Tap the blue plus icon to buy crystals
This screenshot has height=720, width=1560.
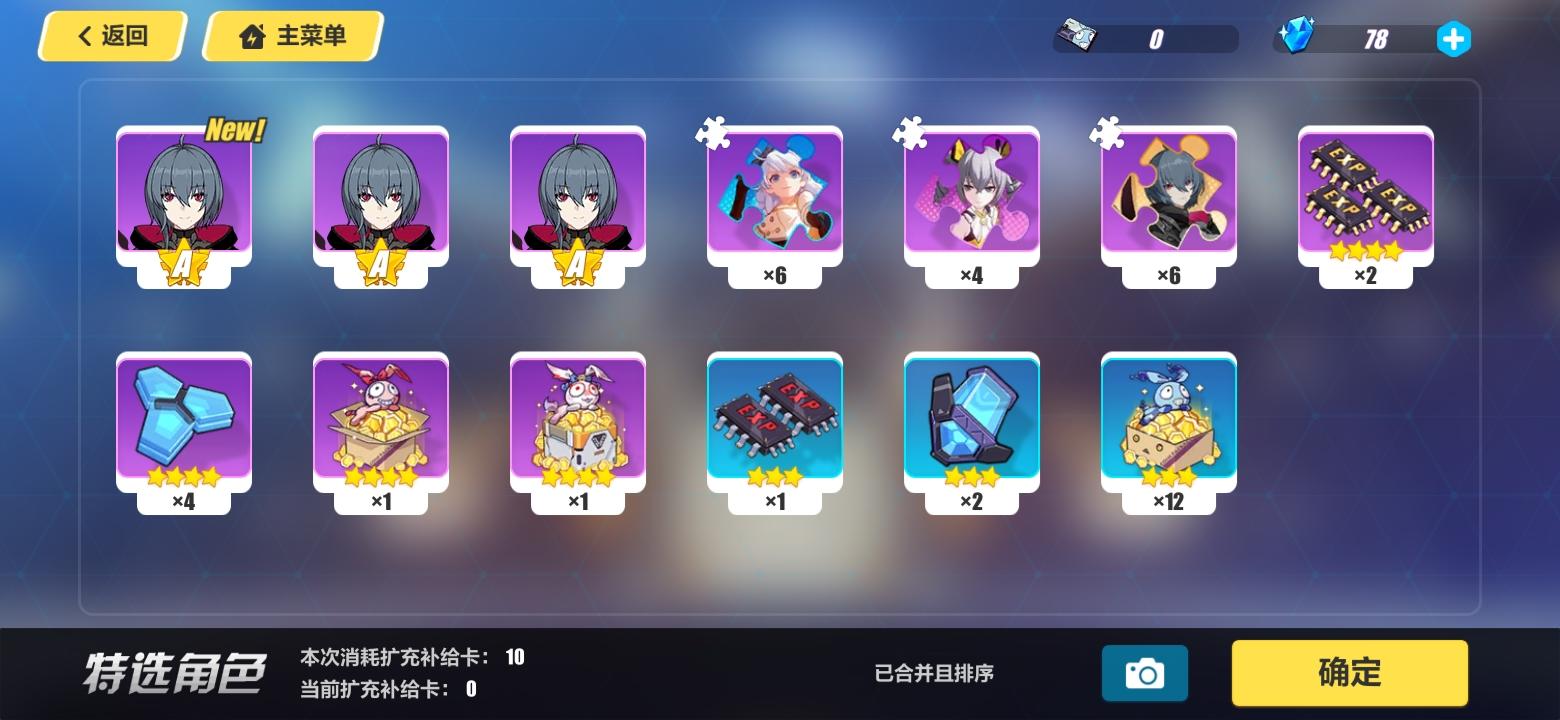pyautogui.click(x=1453, y=39)
